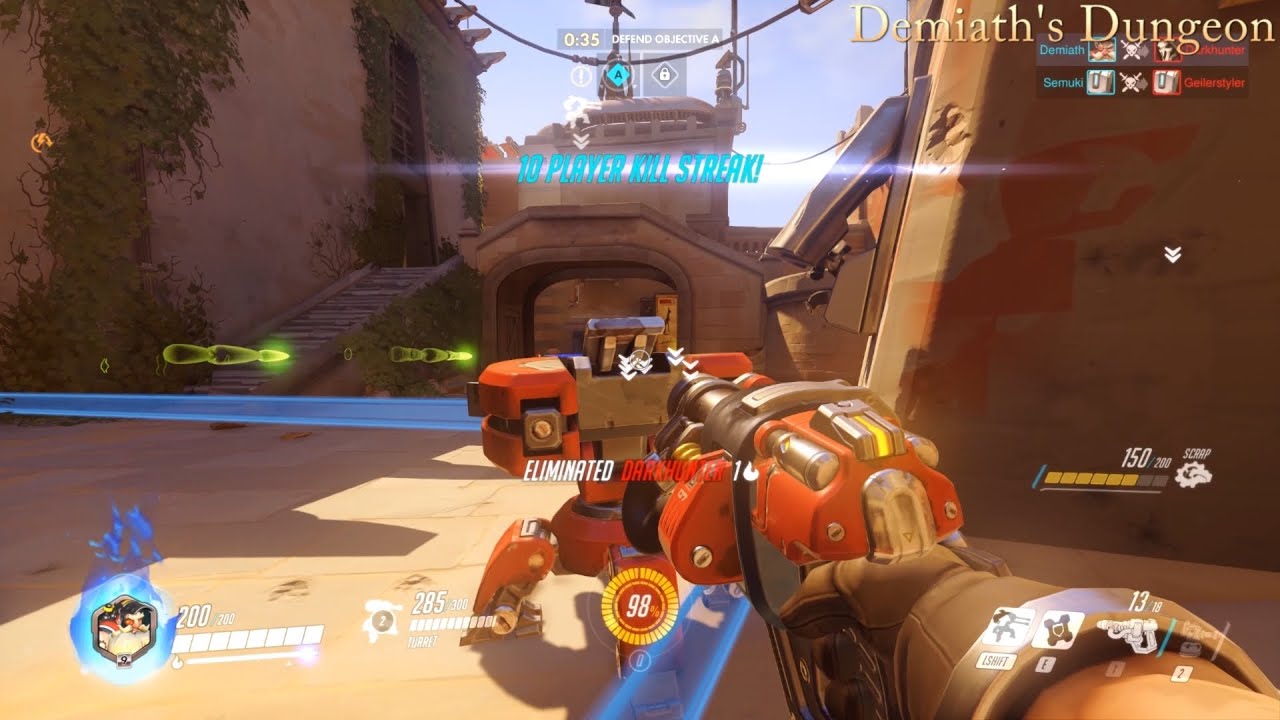The height and width of the screenshot is (720, 1280).
Task: Click the 10 PLAYER KILL STREAK banner
Action: tap(640, 170)
